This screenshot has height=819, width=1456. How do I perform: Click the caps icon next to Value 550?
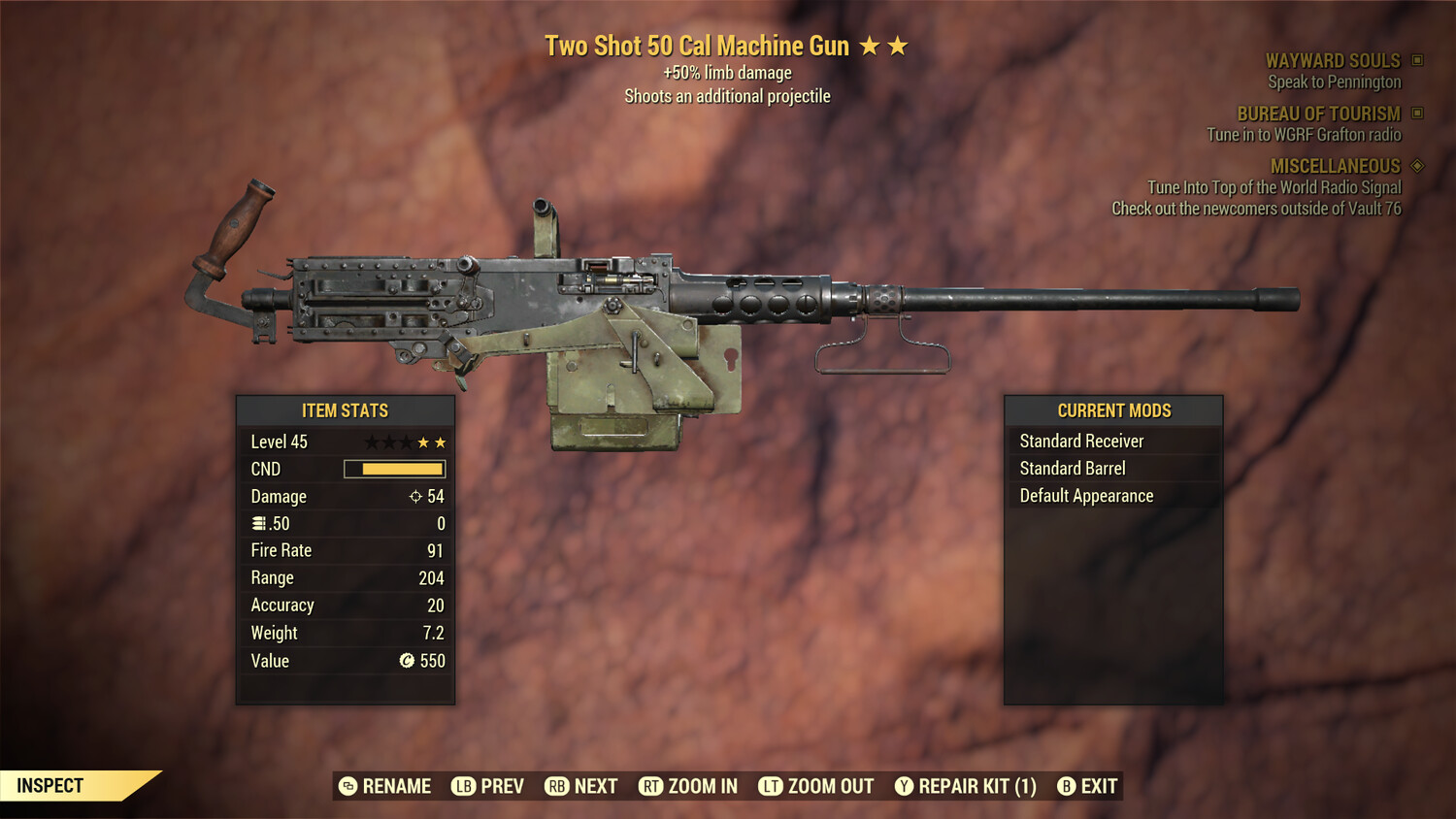(409, 661)
